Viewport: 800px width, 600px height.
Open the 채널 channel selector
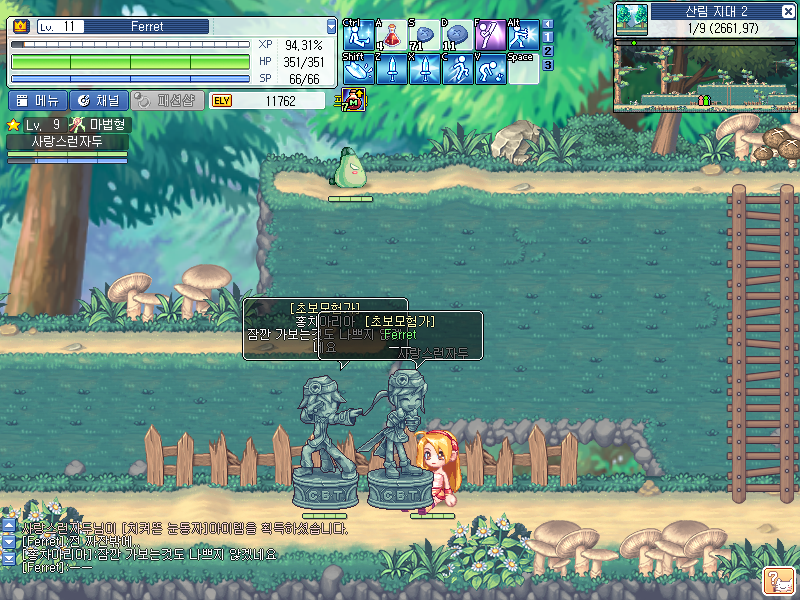tap(98, 100)
